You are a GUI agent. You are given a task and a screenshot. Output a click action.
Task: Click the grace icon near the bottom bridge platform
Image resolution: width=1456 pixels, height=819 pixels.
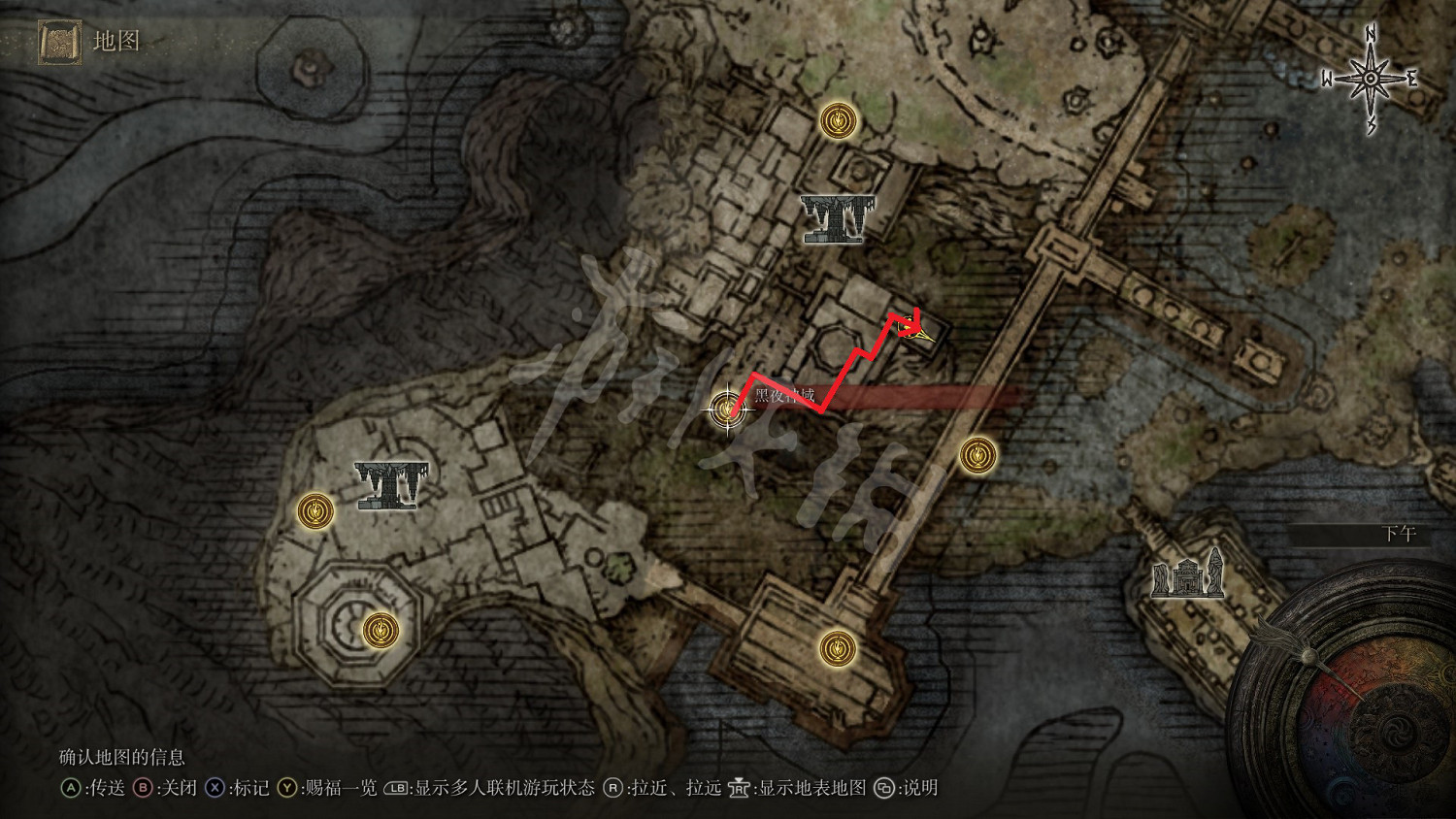[836, 646]
